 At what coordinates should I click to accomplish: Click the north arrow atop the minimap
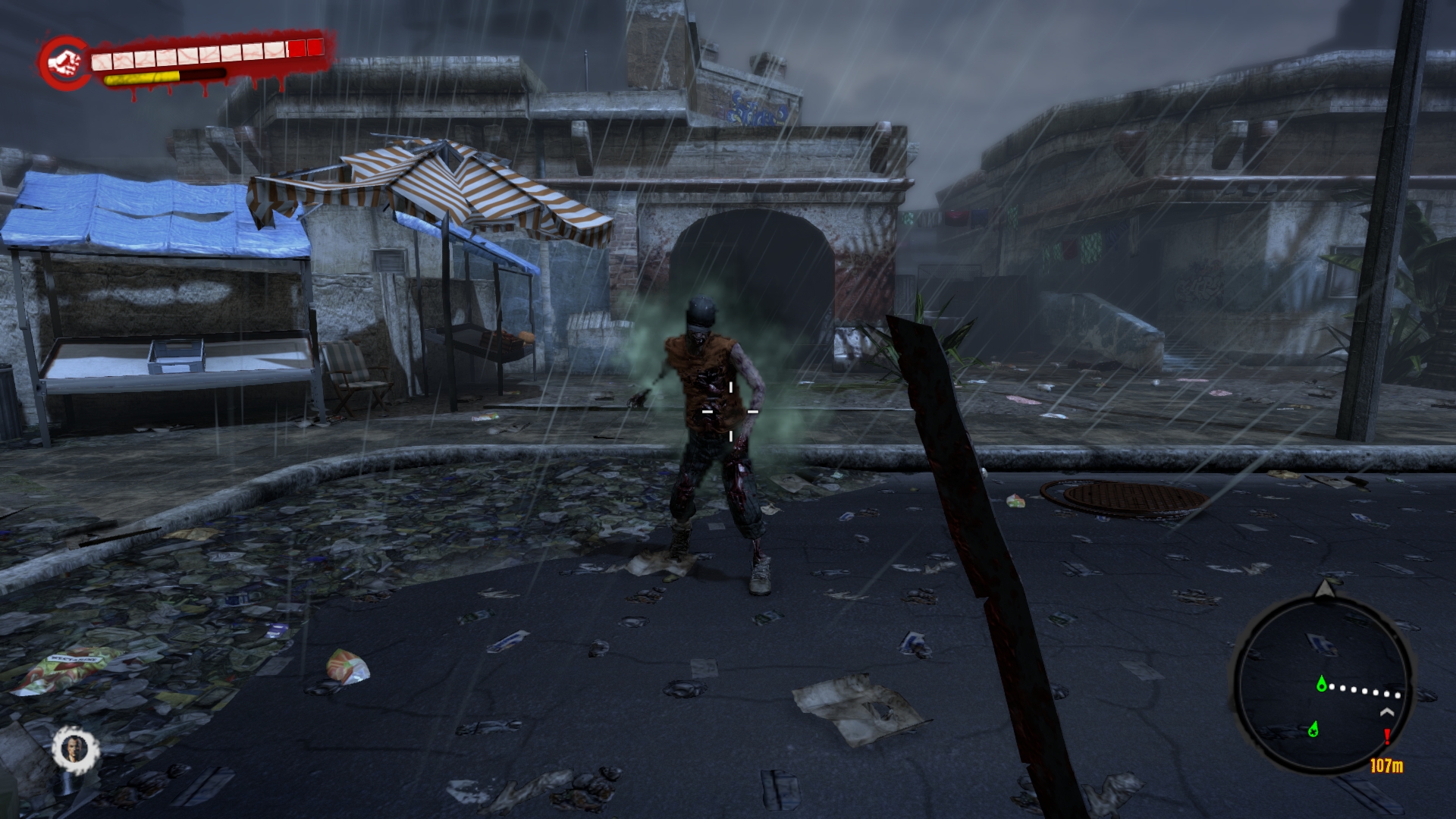1325,588
